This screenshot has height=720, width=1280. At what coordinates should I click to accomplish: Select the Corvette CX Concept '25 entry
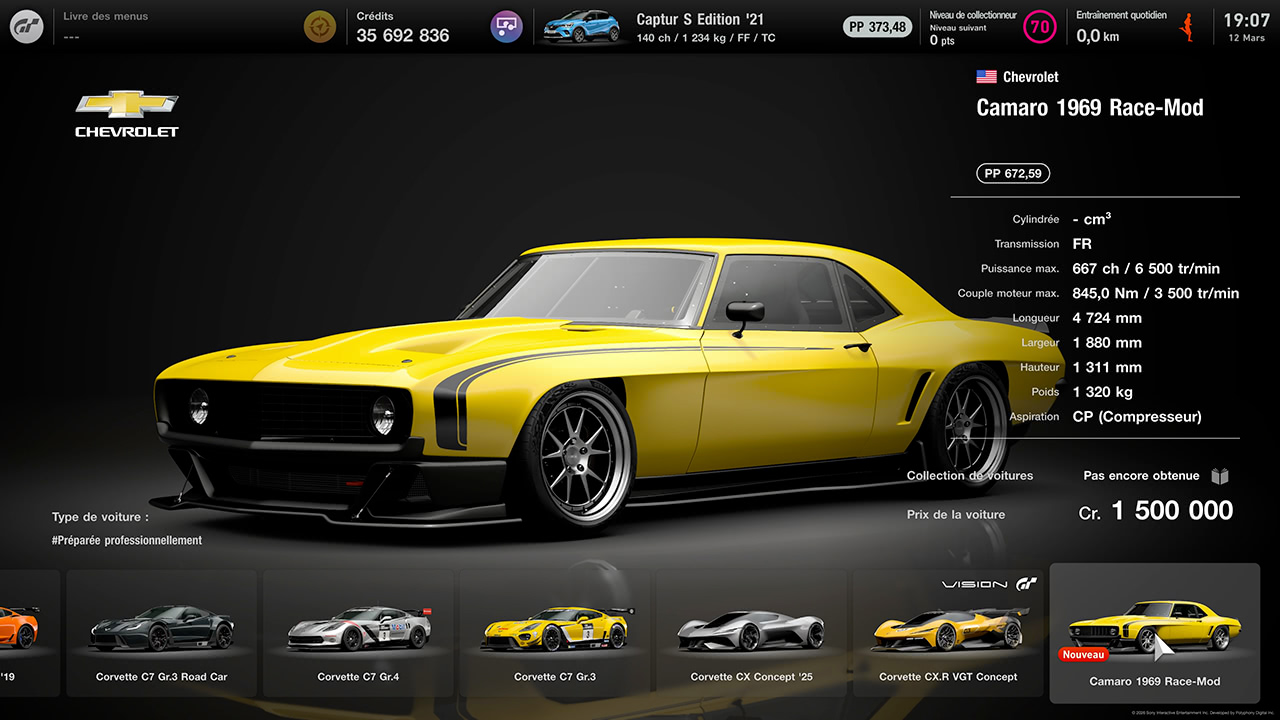pyautogui.click(x=751, y=634)
